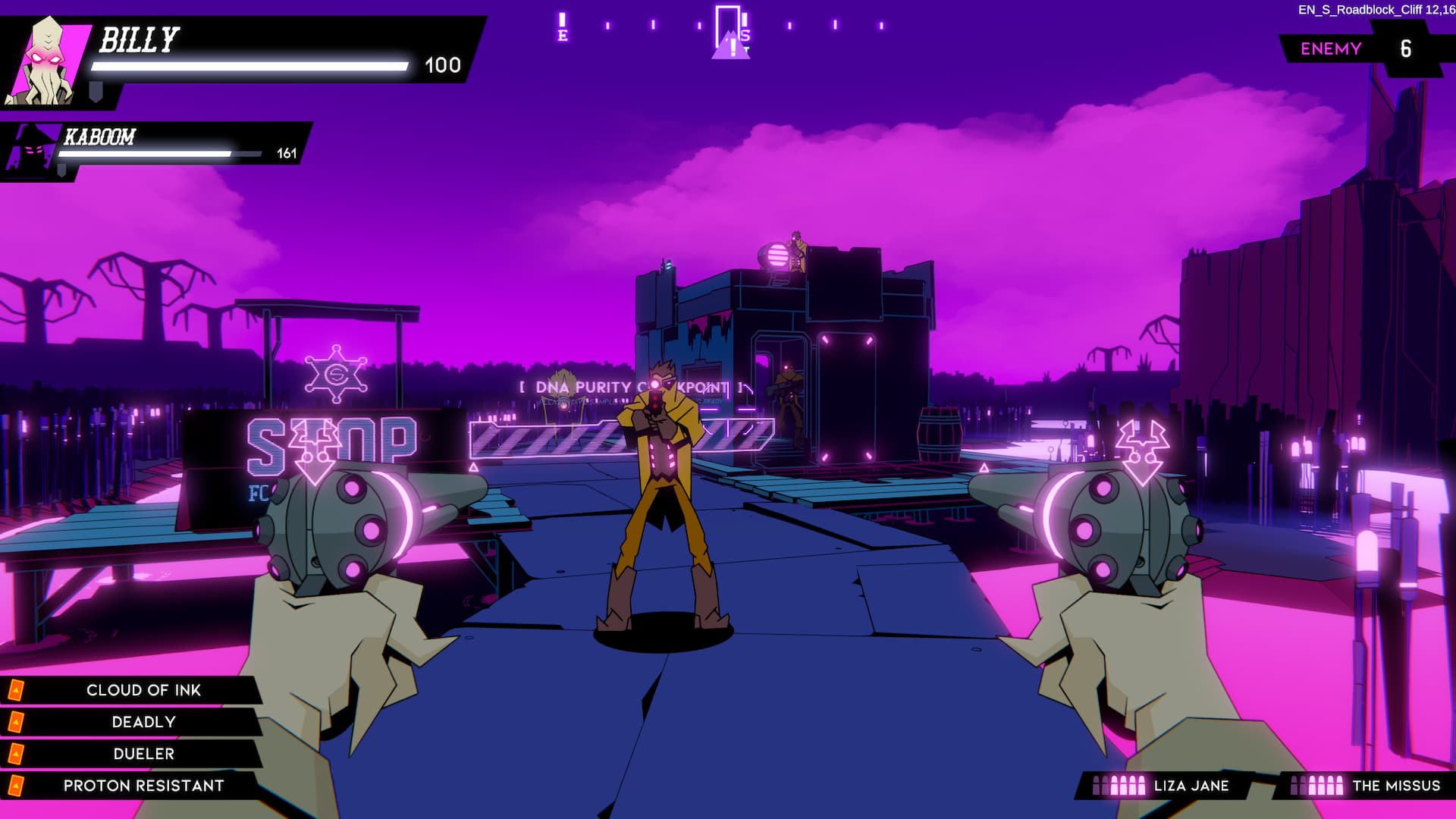1456x819 pixels.
Task: Switch to The Missus weapon slot
Action: point(1365,786)
